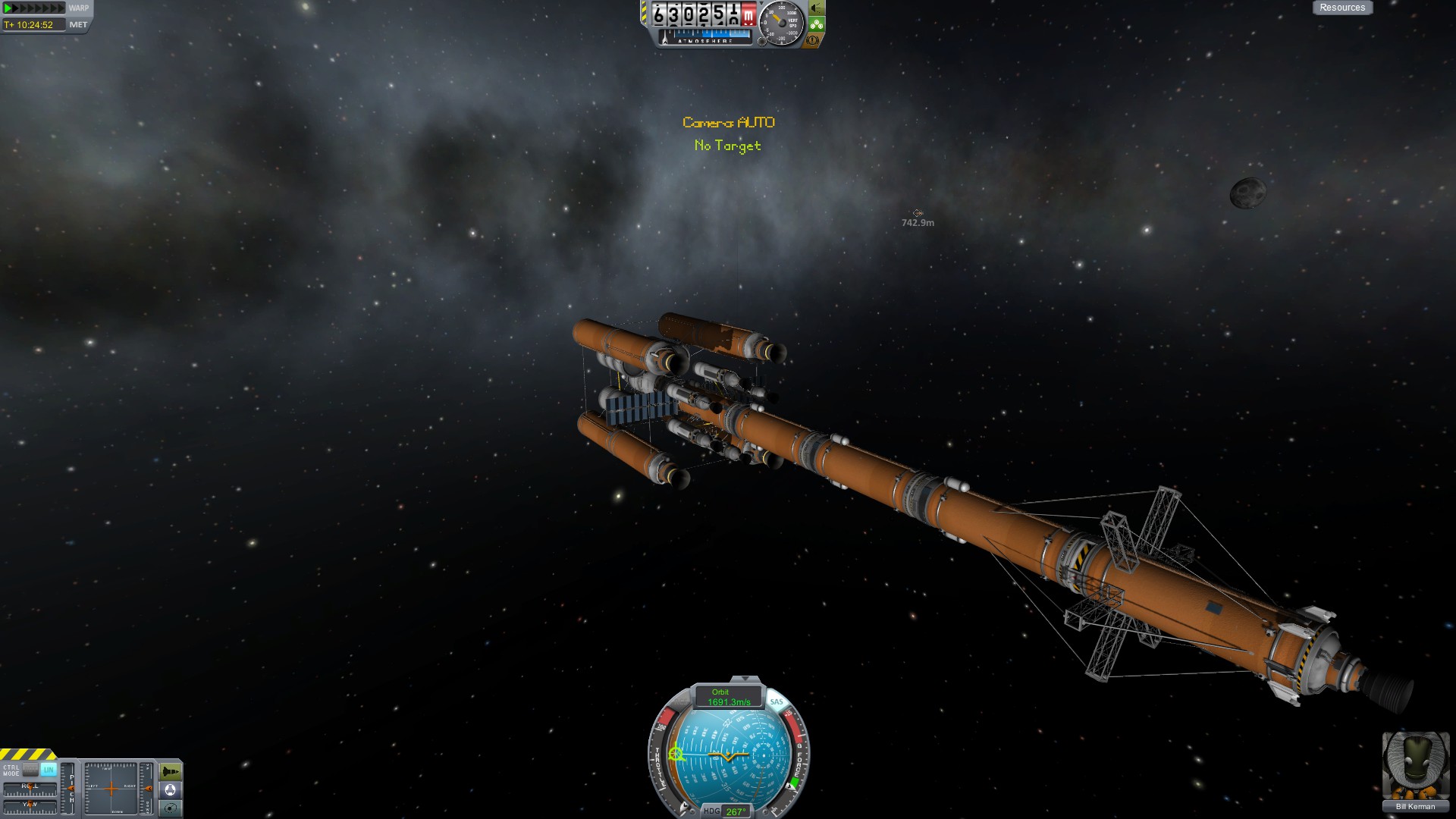The height and width of the screenshot is (819, 1456).
Task: Collapse the navball using the top arrow tab
Action: click(x=745, y=679)
